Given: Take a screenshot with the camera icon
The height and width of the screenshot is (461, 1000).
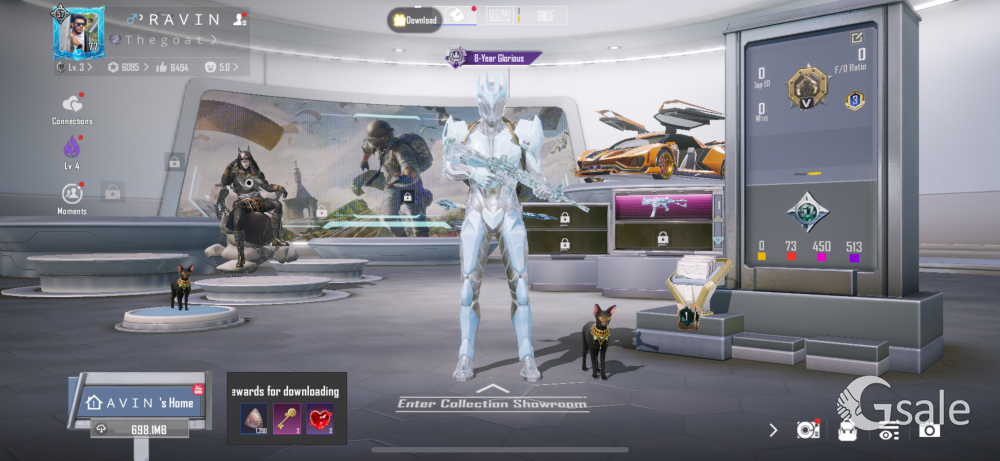Looking at the screenshot, I should coord(929,430).
